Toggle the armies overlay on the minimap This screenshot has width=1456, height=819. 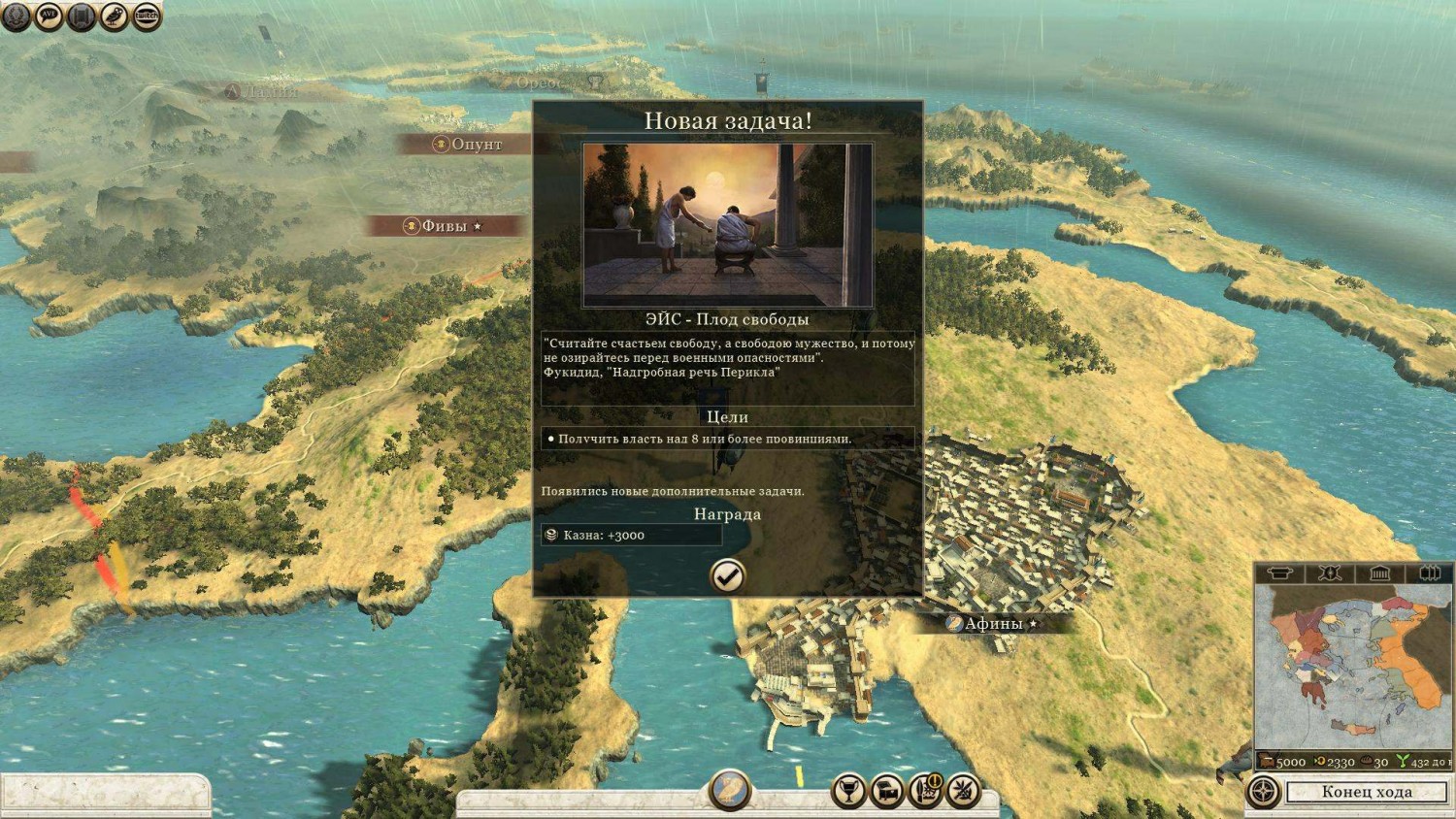[x=1329, y=573]
